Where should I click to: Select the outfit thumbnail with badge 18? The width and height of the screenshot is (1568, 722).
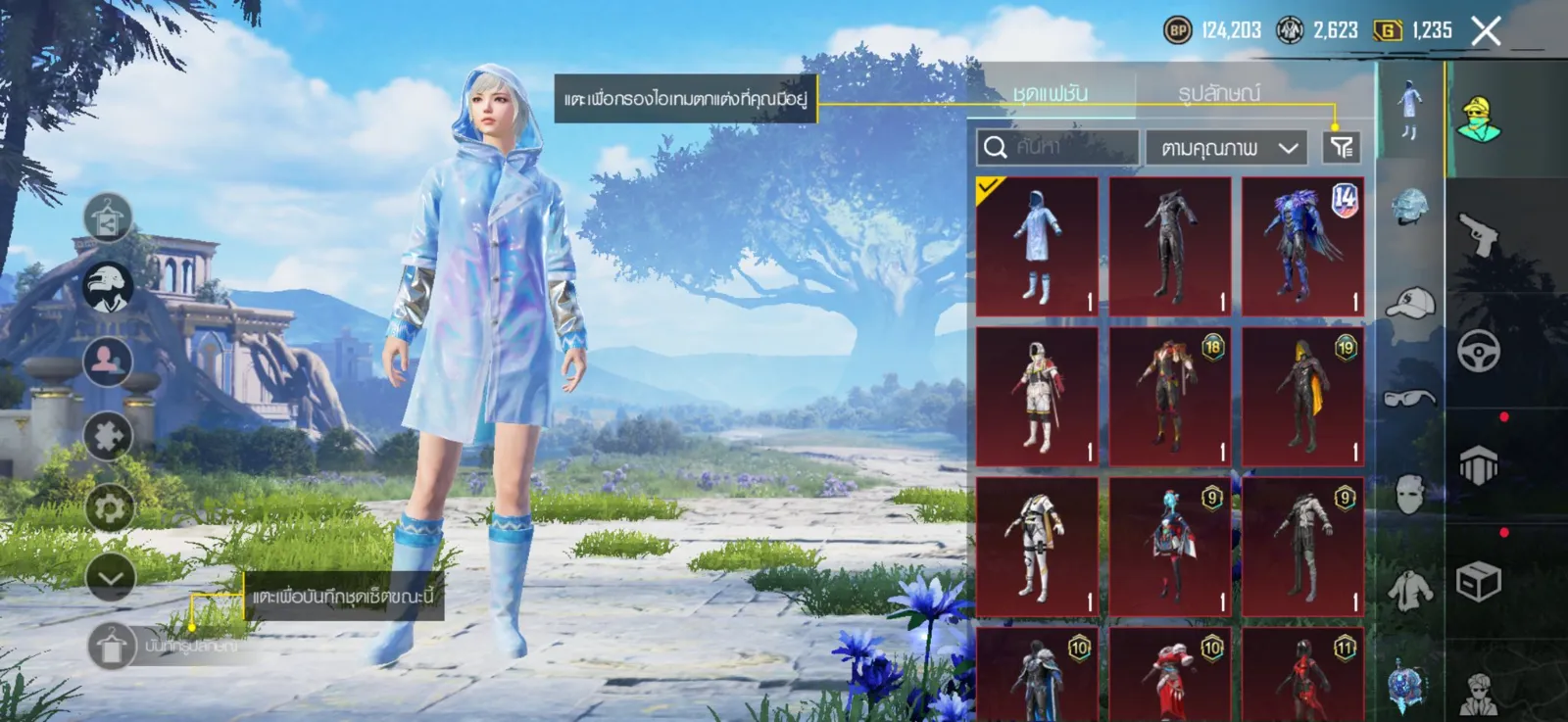(1170, 397)
